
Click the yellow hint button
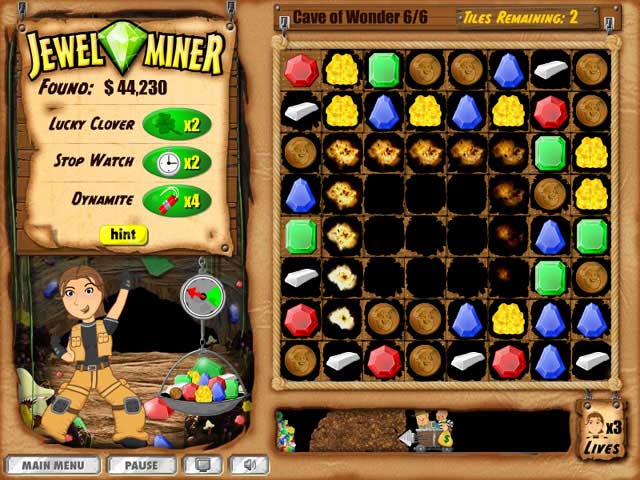pyautogui.click(x=123, y=235)
